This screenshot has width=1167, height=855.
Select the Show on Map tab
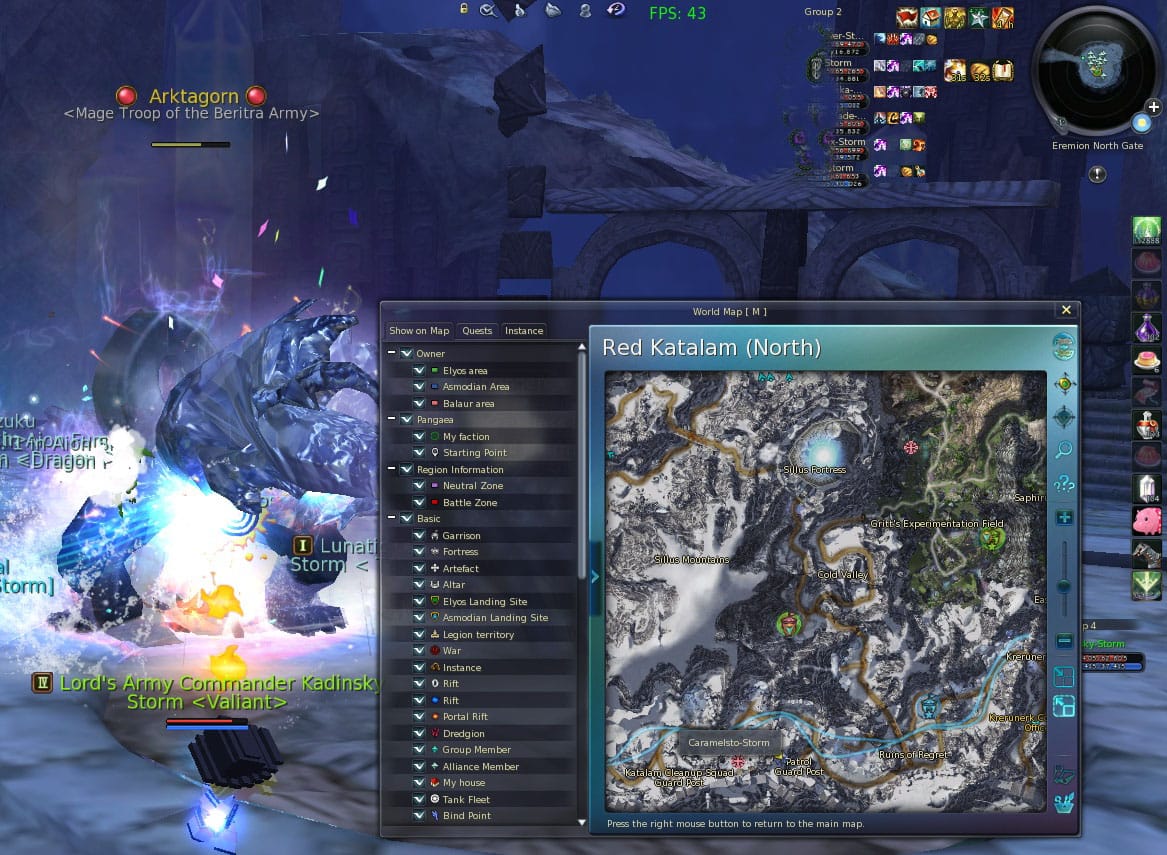(419, 331)
